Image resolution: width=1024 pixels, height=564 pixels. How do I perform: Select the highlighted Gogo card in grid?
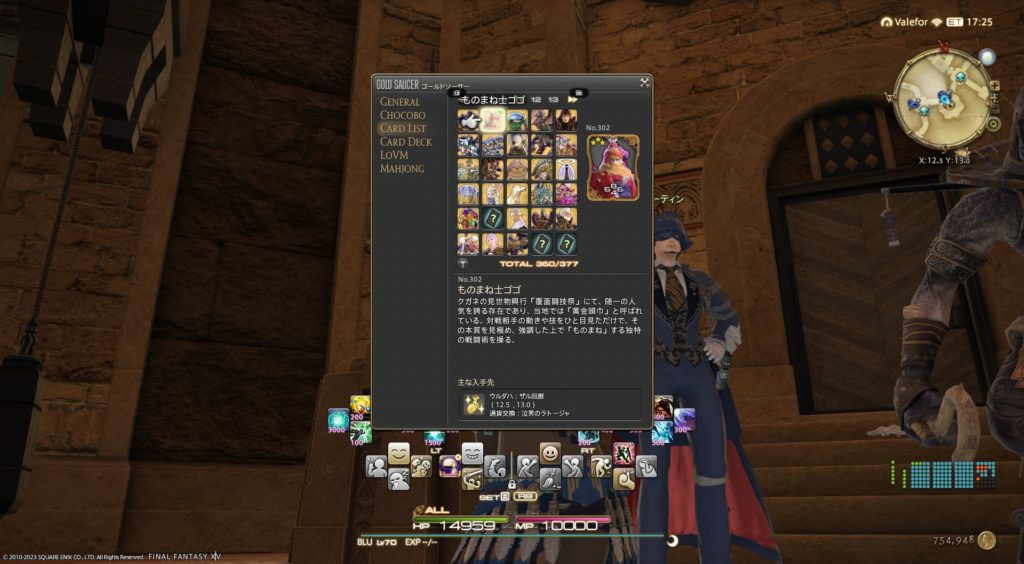493,121
